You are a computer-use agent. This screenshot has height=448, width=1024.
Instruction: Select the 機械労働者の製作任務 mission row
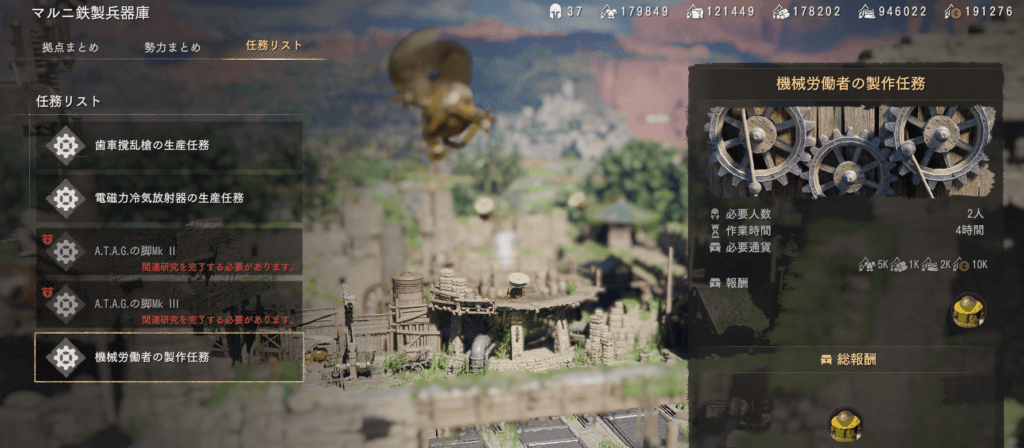point(168,357)
